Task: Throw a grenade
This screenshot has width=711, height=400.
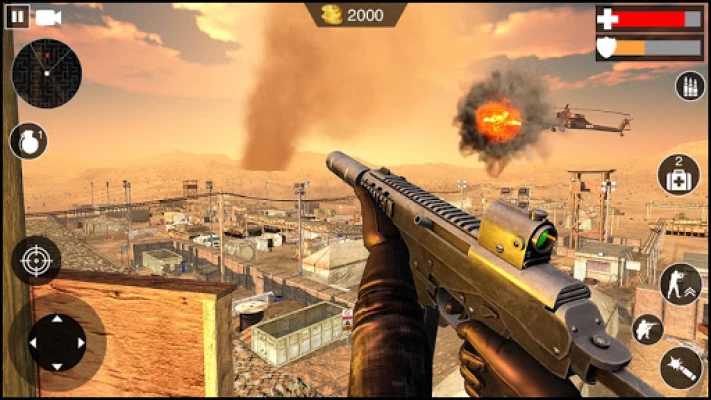Action: (29, 141)
